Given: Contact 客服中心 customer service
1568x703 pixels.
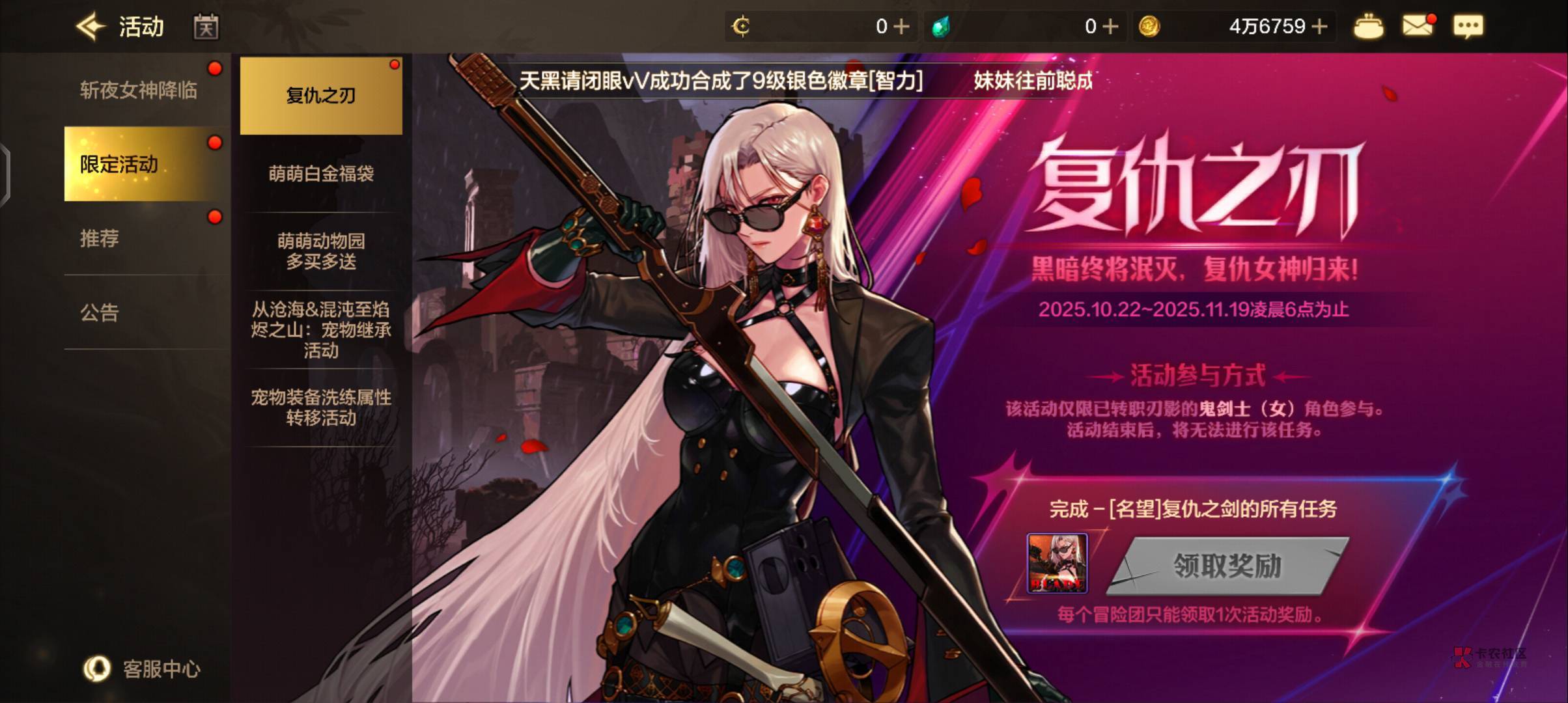Looking at the screenshot, I should click(142, 669).
